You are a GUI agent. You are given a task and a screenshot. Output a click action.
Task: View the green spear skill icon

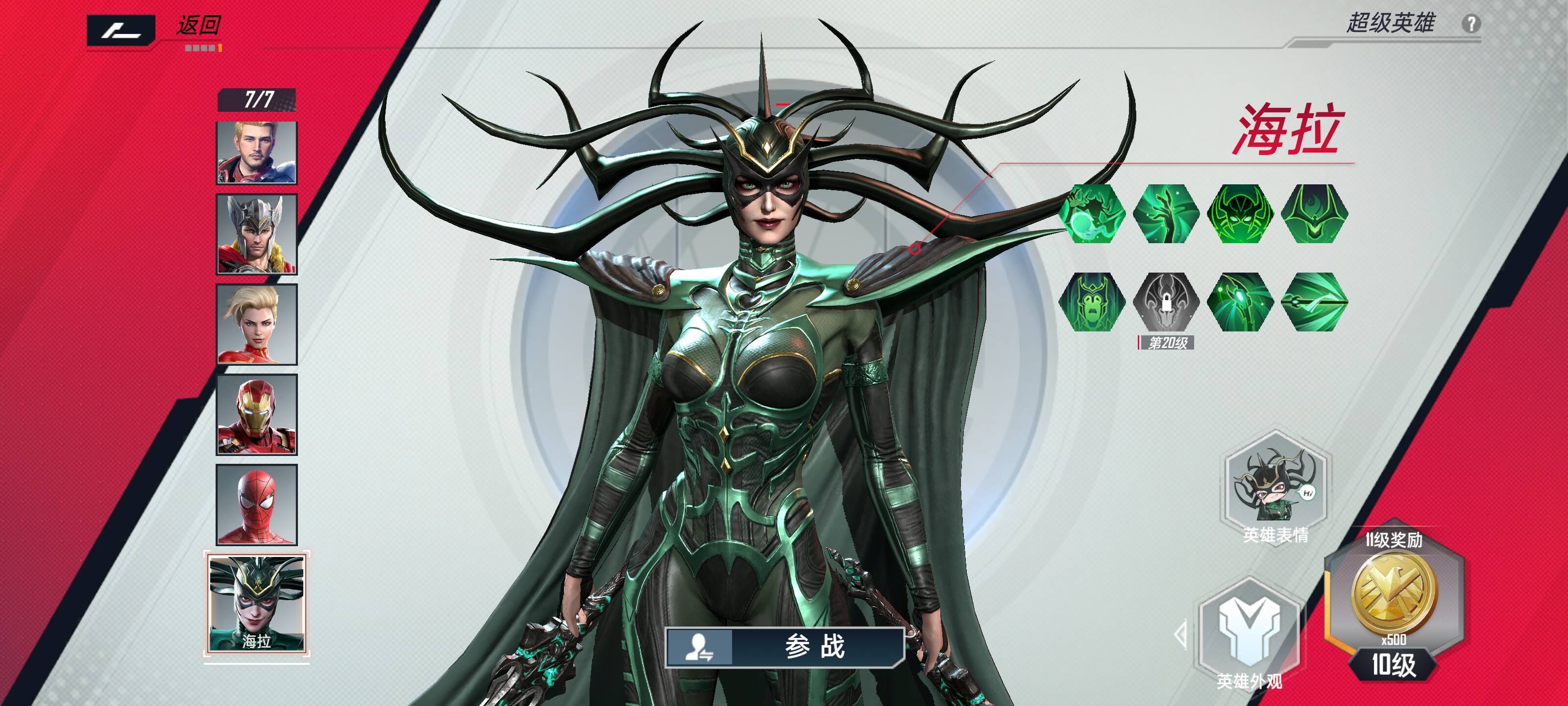pyautogui.click(x=1315, y=302)
